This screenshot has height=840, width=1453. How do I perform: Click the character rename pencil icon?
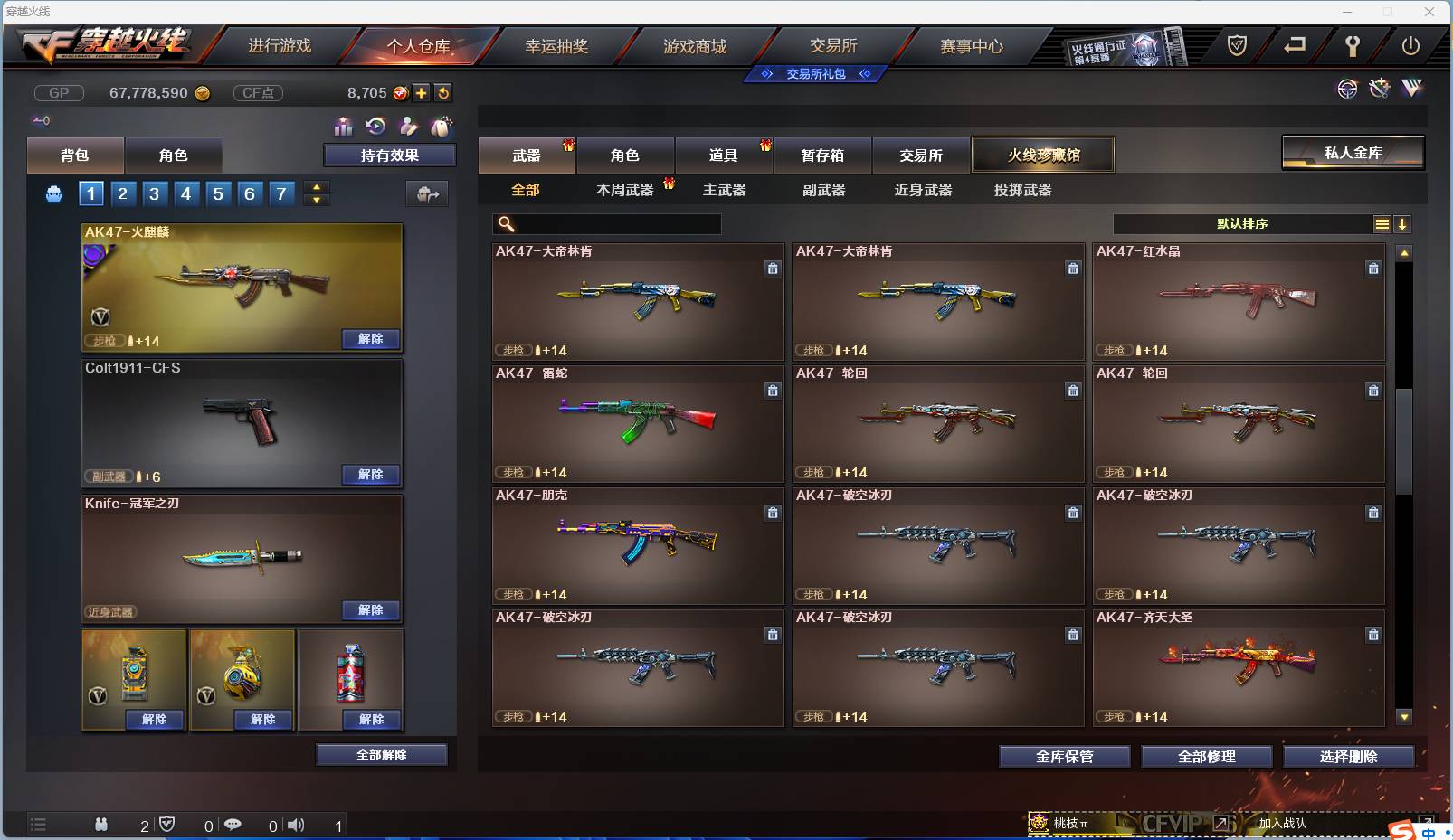point(408,127)
